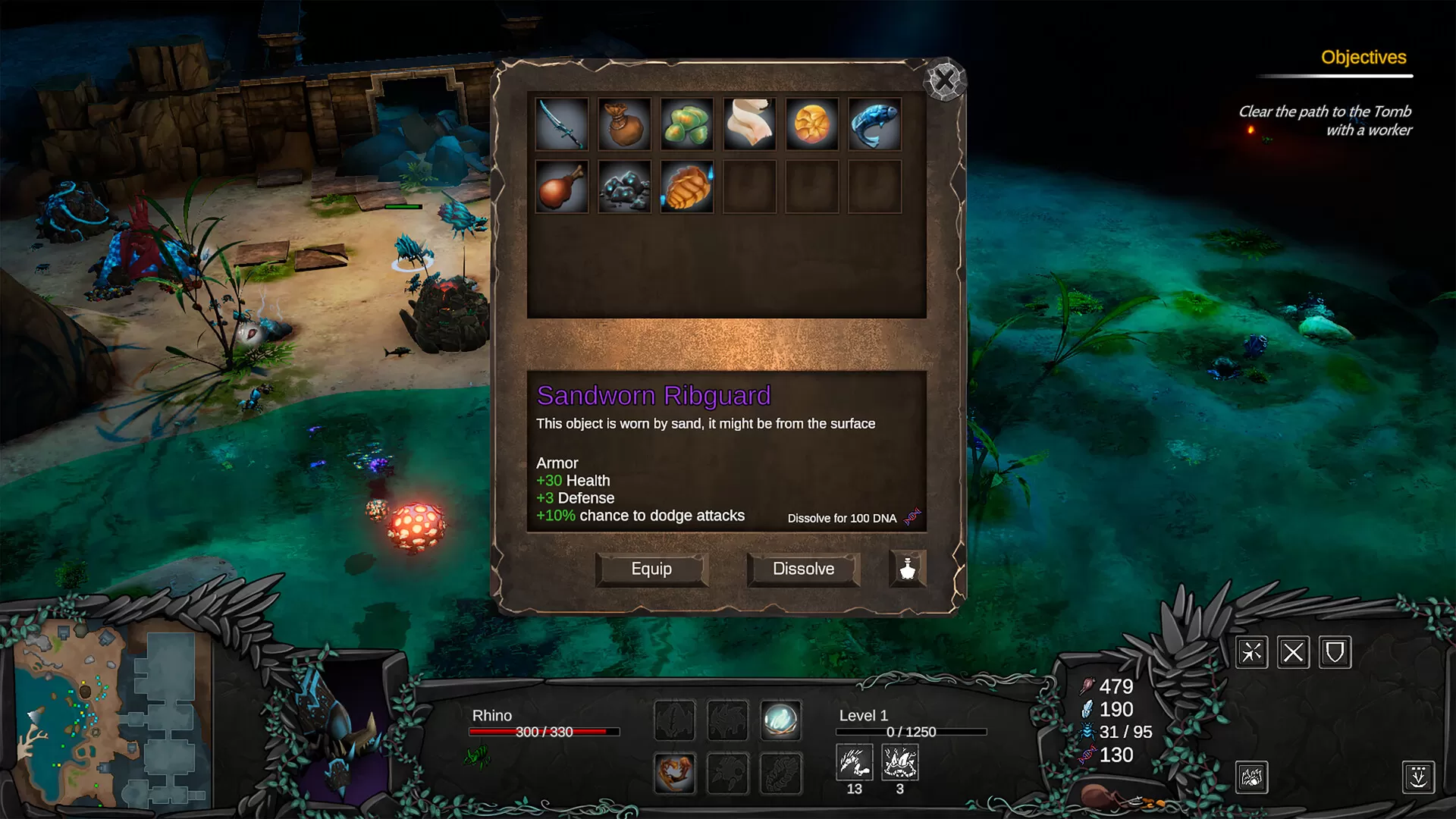Viewport: 1456px width, 819px height.
Task: Activate the attack-move arrow command
Action: pos(1251,652)
